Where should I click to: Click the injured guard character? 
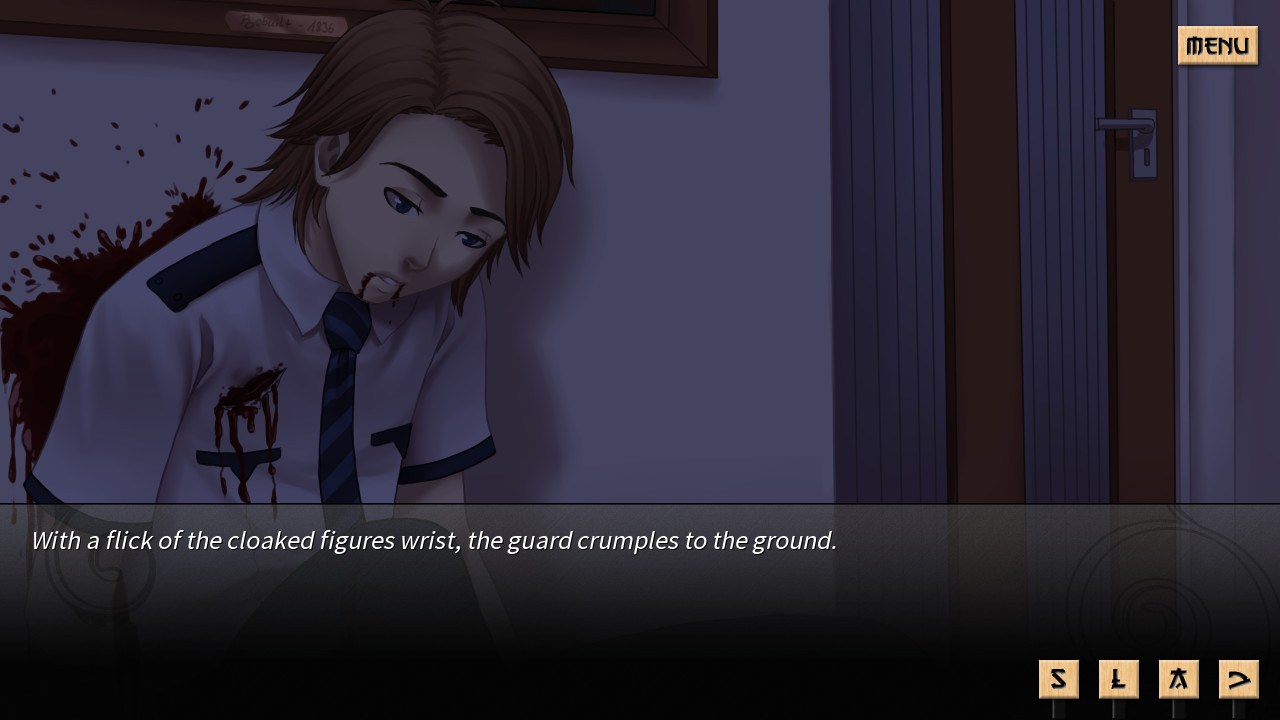380,250
